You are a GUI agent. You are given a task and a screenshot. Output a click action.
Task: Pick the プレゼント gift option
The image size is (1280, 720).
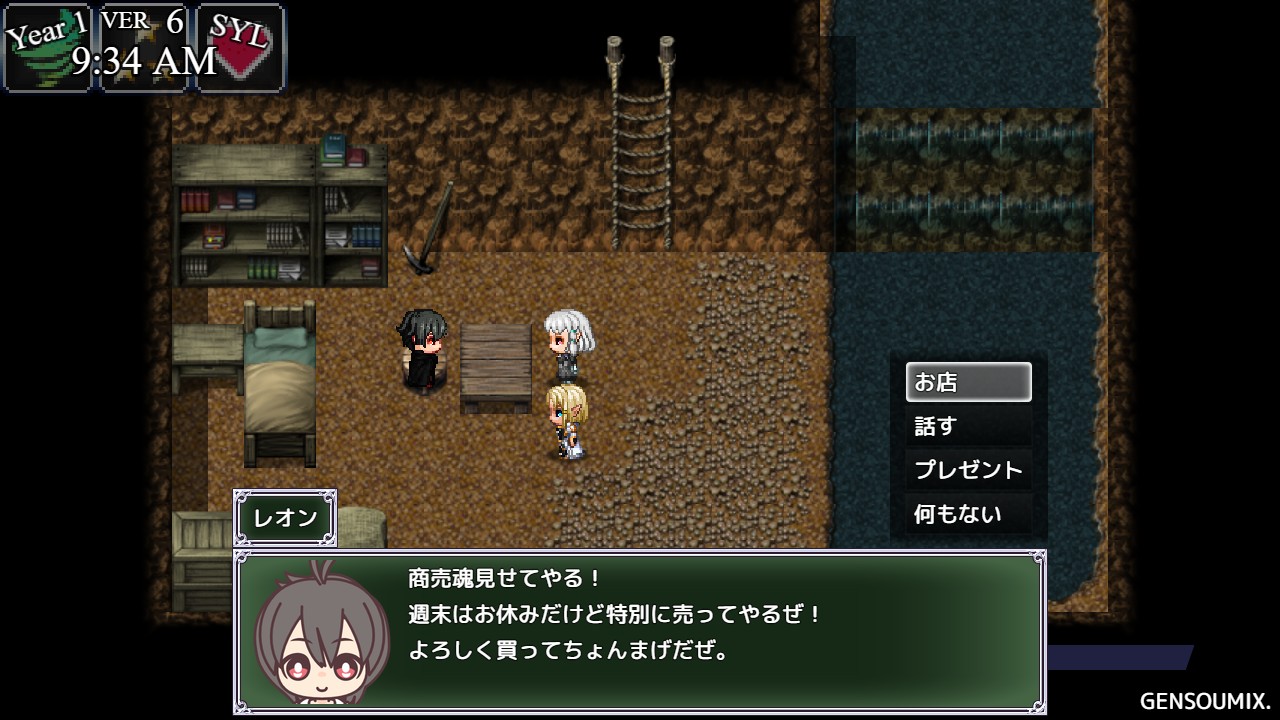[x=968, y=470]
